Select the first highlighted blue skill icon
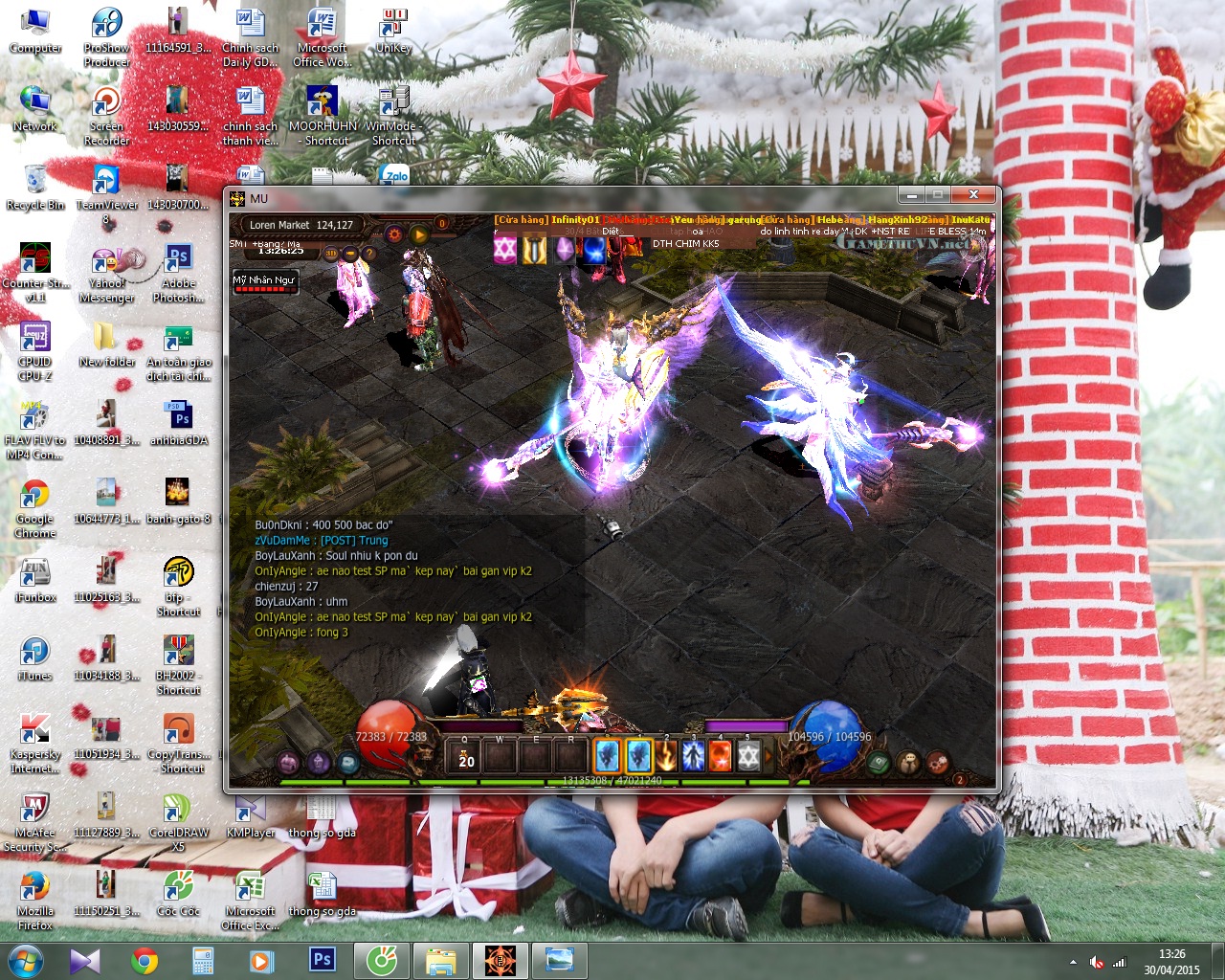1225x980 pixels. point(608,756)
